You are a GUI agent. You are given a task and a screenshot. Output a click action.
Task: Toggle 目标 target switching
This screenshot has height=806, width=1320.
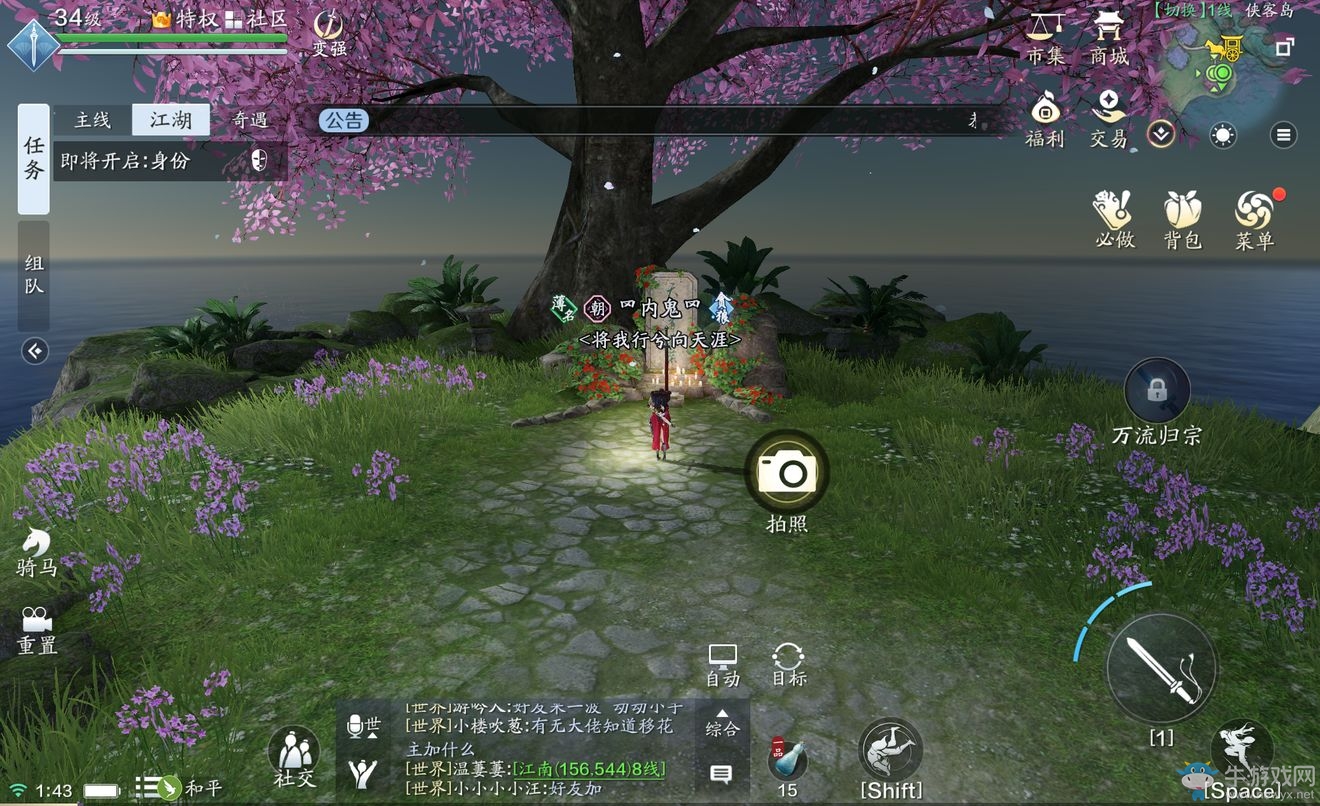[x=787, y=660]
